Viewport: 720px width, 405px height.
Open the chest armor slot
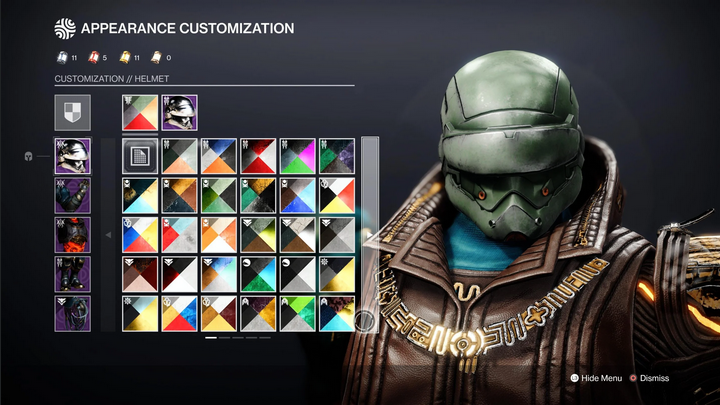tap(72, 235)
